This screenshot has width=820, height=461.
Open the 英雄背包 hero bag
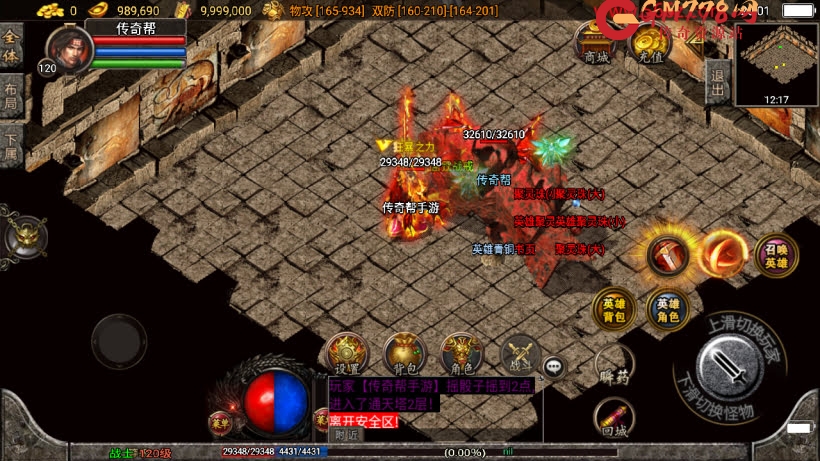pos(612,310)
